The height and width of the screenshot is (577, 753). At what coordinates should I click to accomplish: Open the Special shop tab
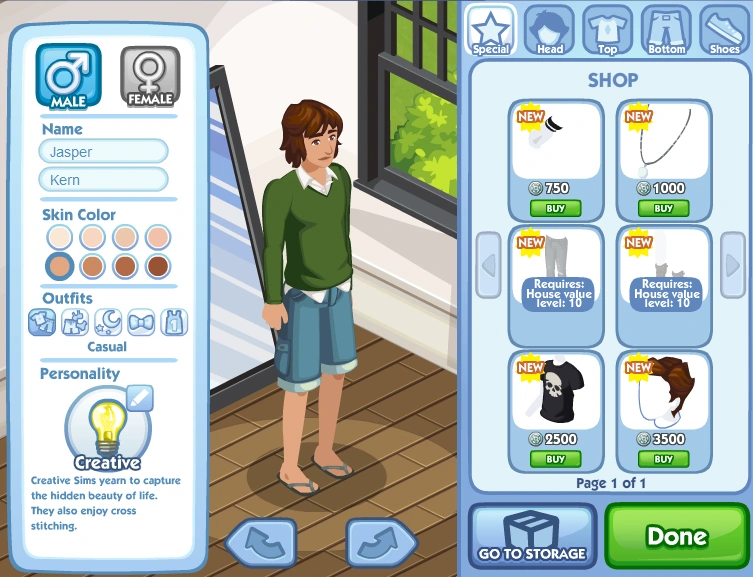[491, 29]
